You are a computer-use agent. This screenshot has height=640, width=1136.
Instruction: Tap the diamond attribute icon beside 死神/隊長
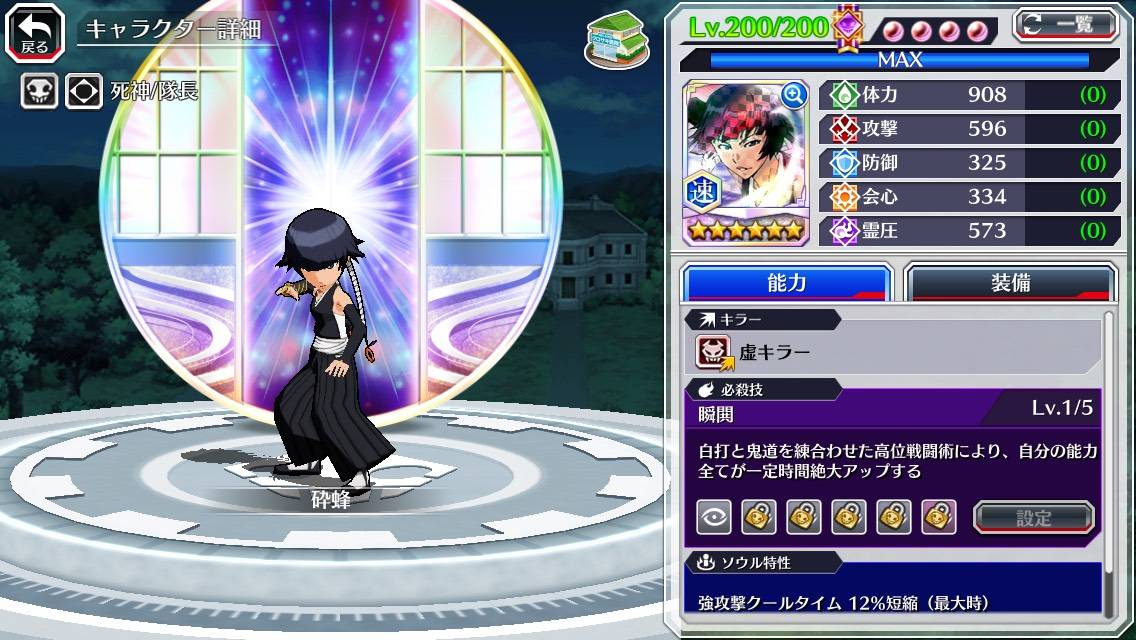point(84,92)
